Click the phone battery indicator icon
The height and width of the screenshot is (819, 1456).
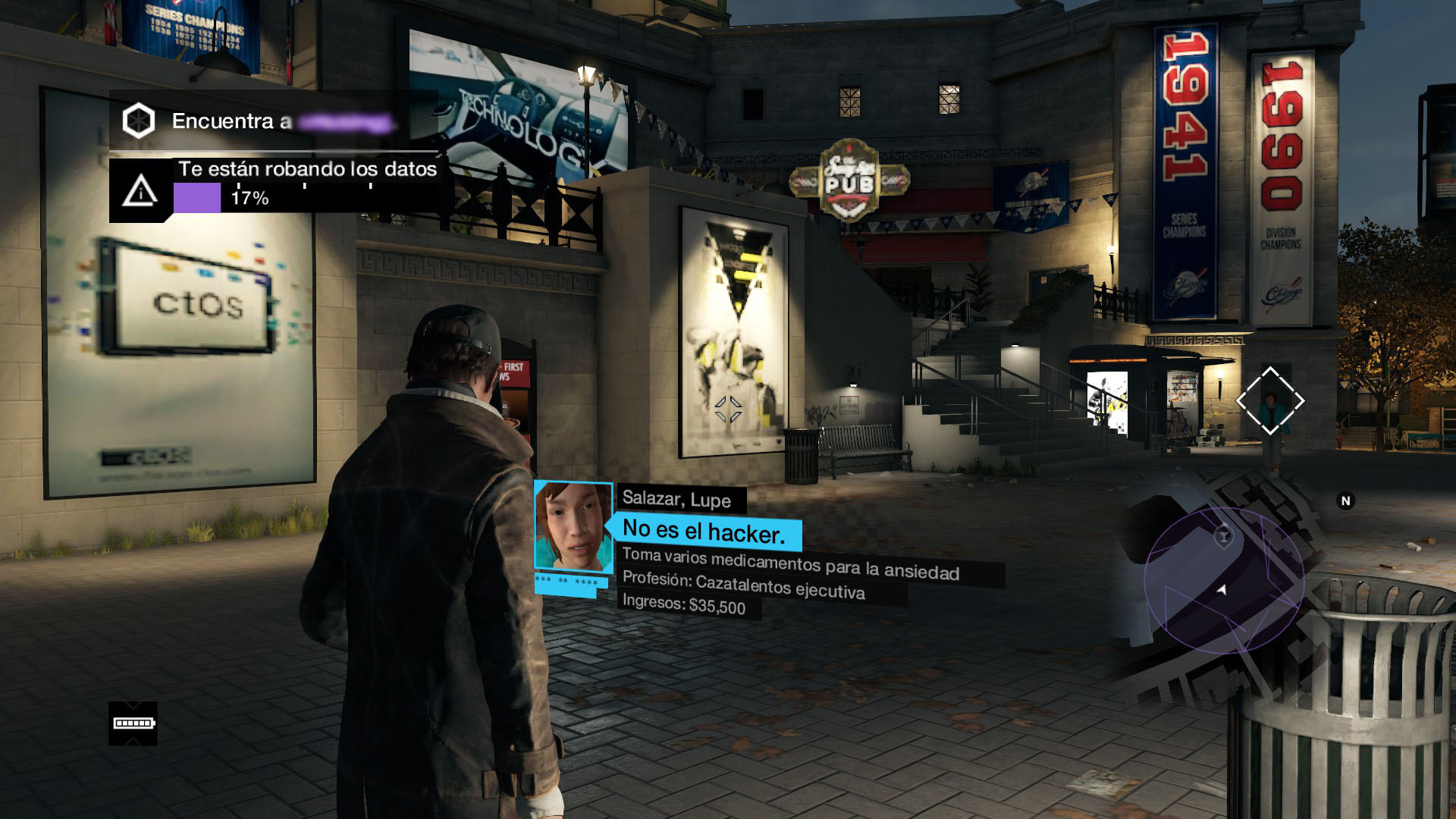133,723
